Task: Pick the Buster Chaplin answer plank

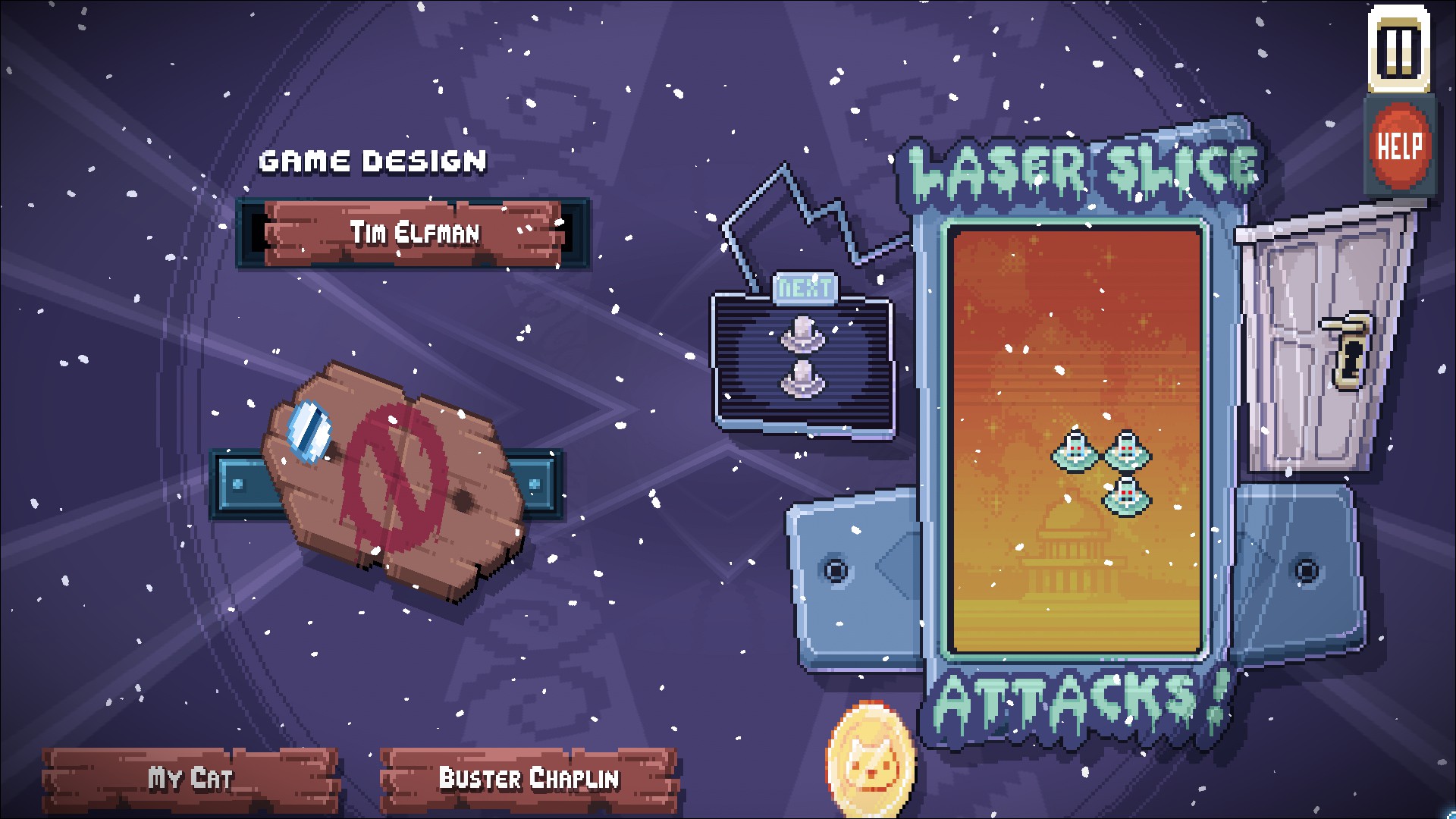Action: click(x=529, y=779)
